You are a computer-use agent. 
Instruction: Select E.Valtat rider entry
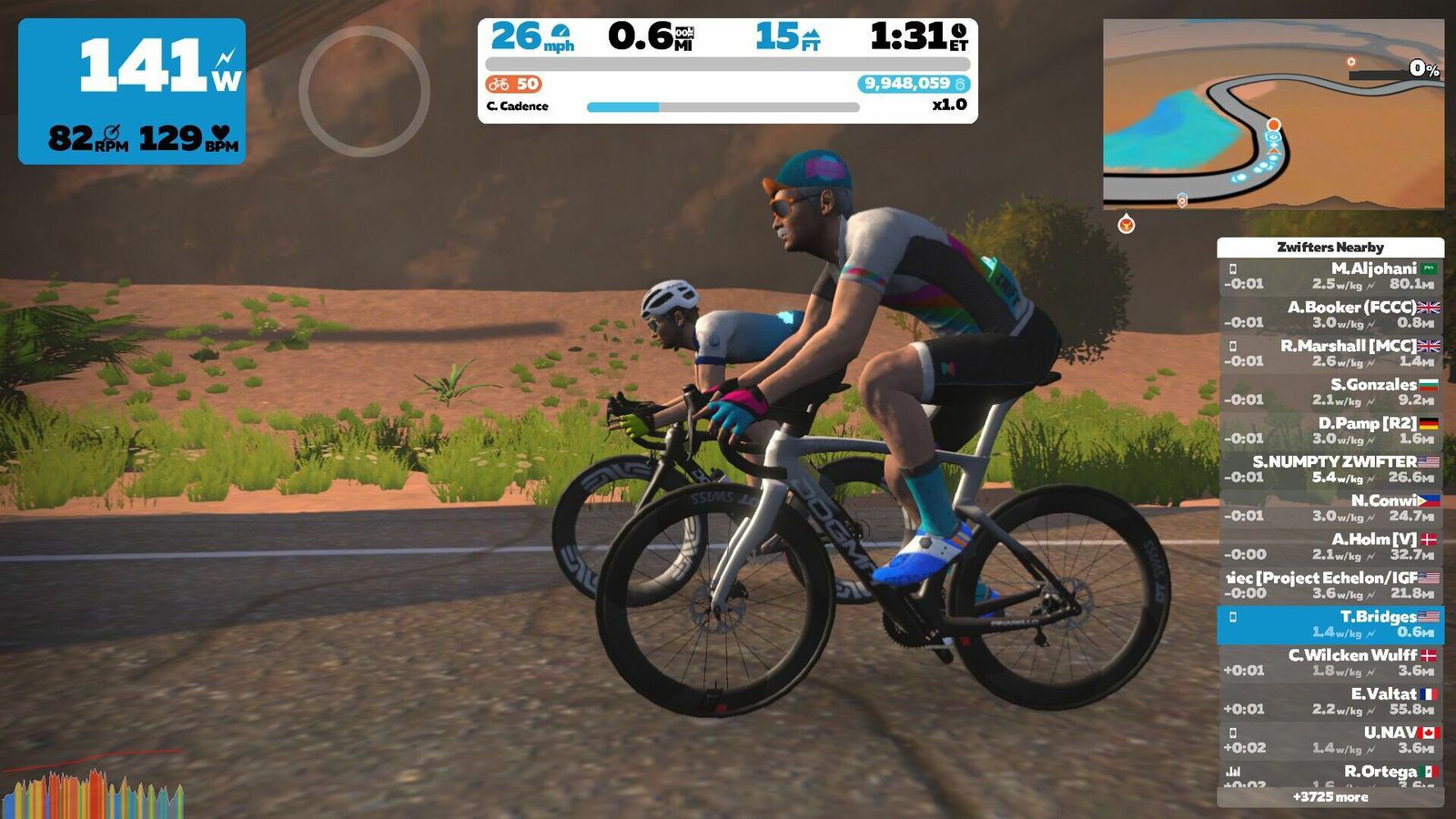click(1330, 702)
